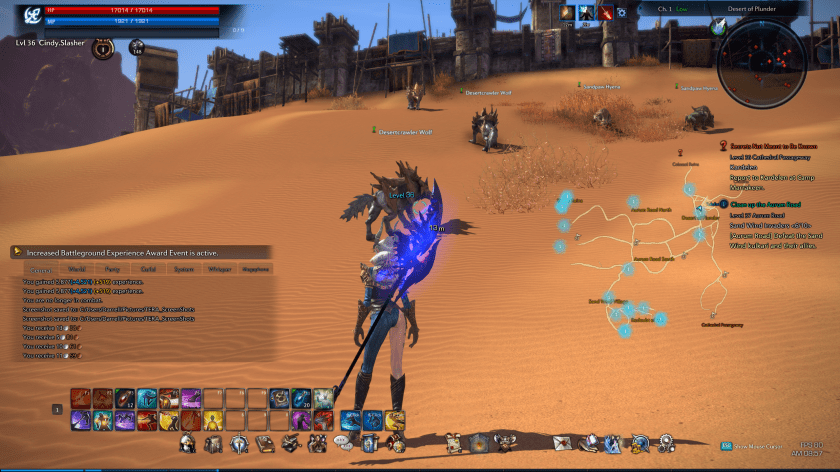Switch to the World chat tab
The image size is (840, 472).
[x=77, y=269]
